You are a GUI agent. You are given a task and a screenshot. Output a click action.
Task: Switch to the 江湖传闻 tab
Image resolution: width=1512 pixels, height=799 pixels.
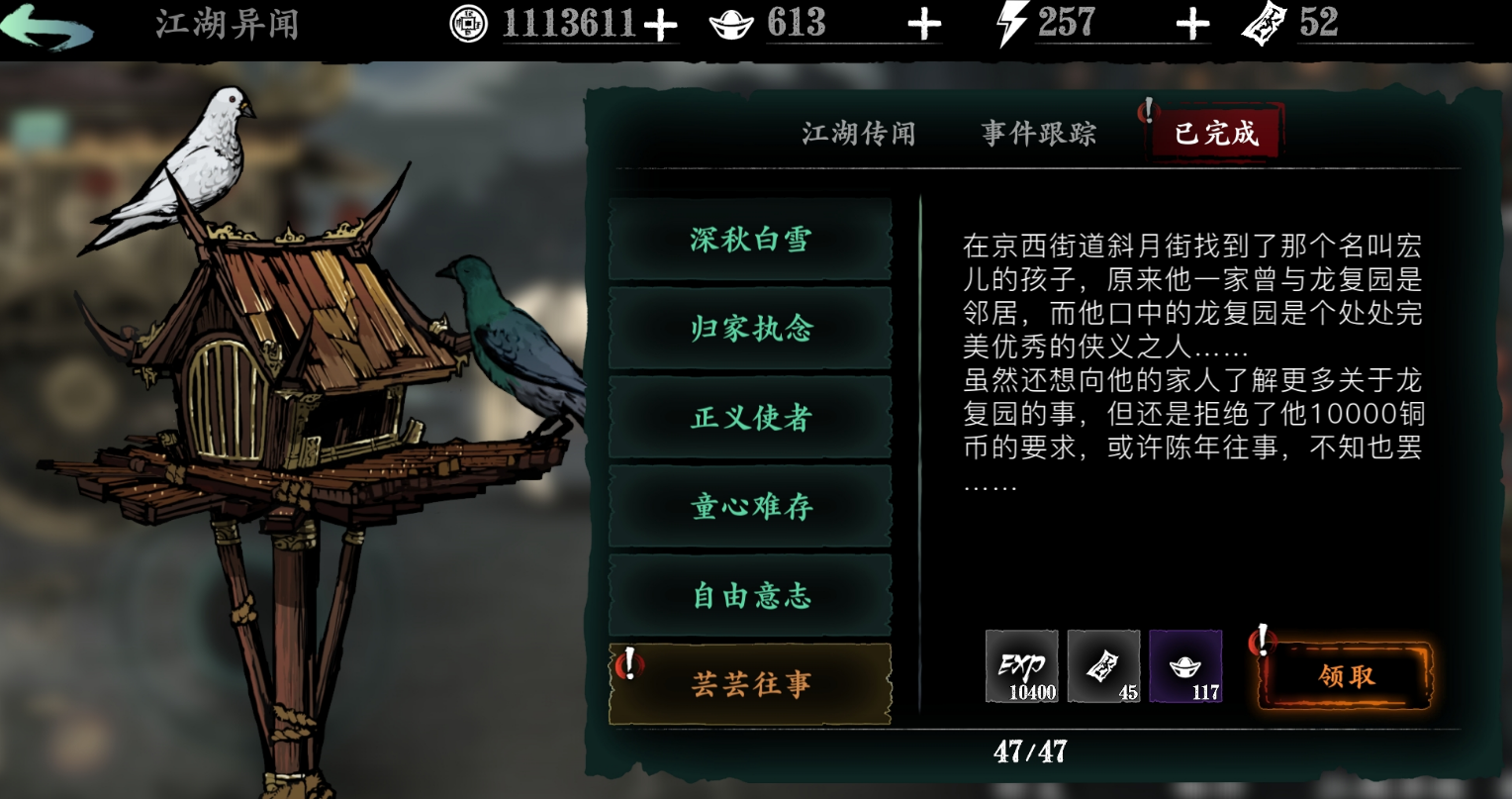859,134
